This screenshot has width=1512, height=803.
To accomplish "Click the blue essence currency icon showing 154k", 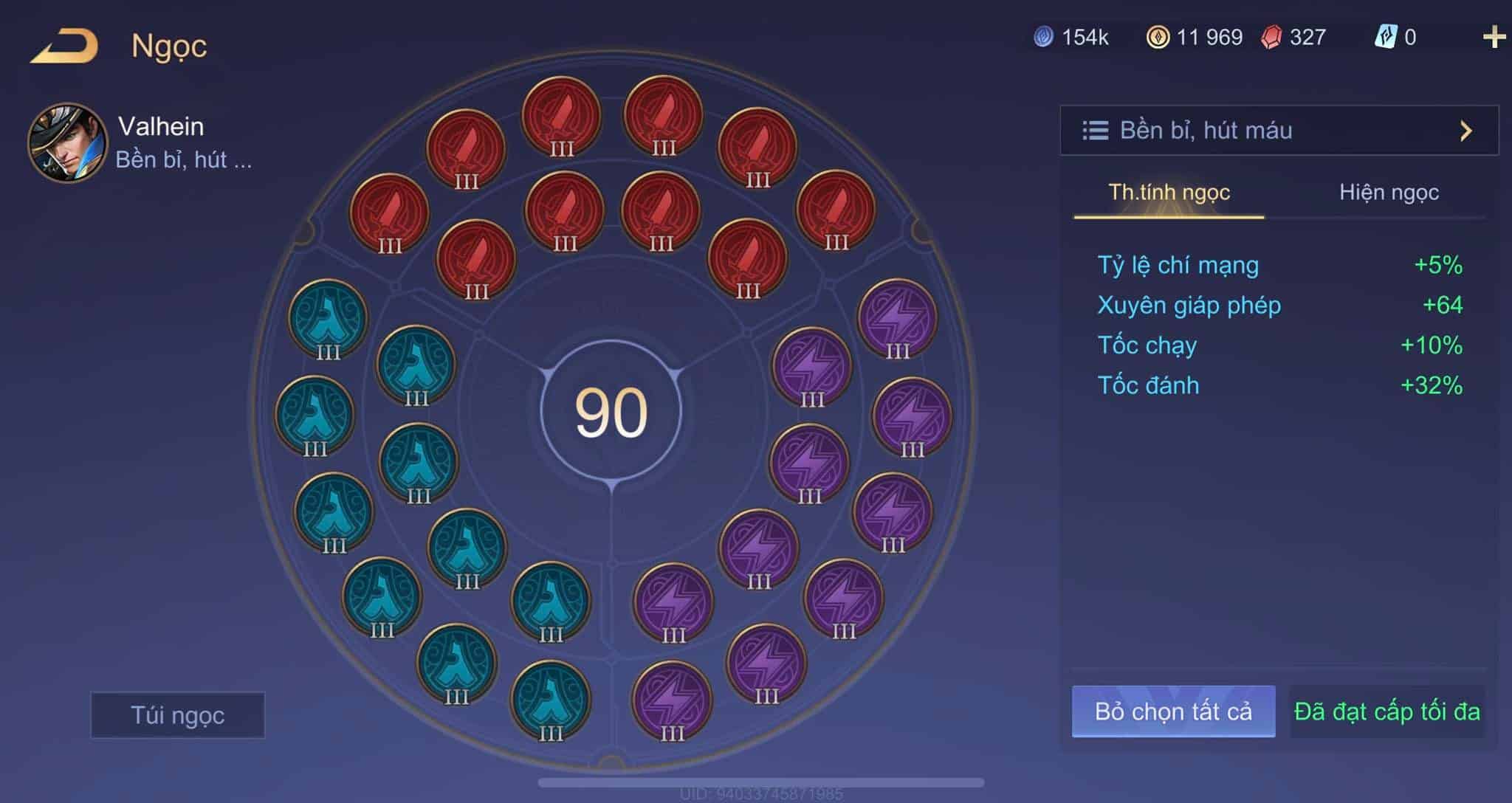I will click(x=1045, y=35).
